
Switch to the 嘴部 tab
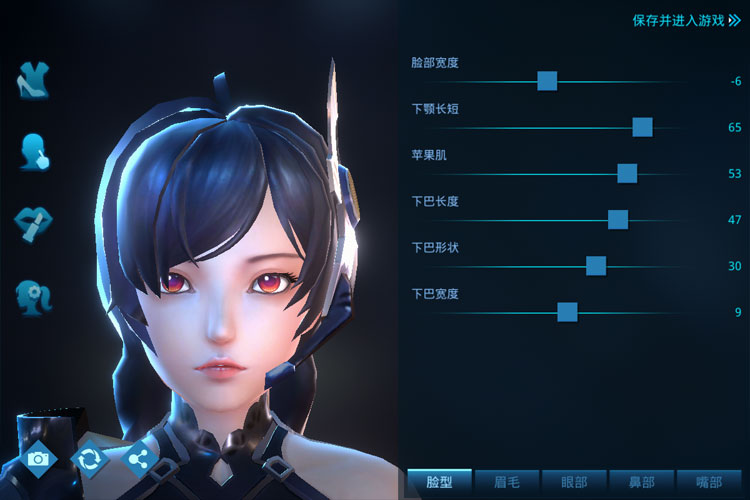(709, 482)
